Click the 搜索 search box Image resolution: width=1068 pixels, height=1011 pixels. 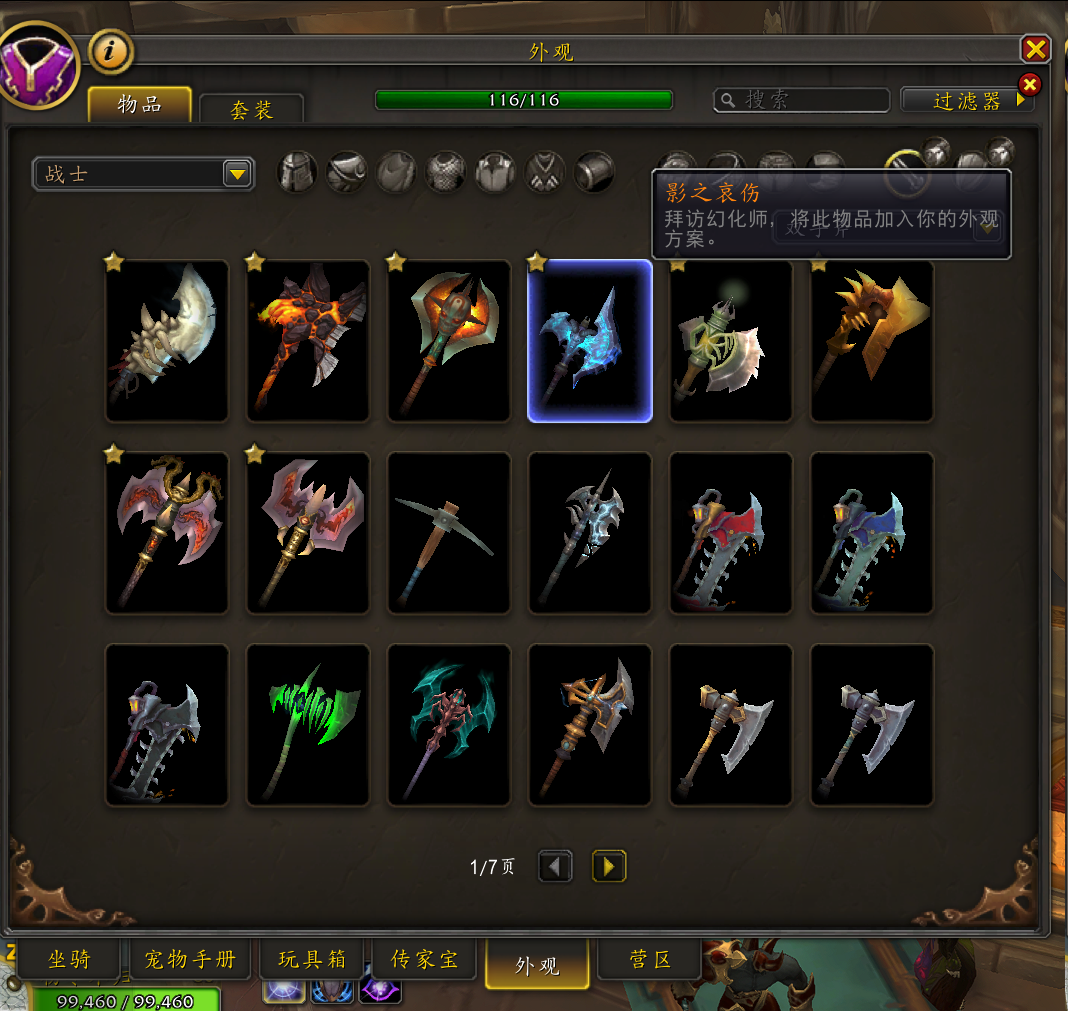[802, 100]
